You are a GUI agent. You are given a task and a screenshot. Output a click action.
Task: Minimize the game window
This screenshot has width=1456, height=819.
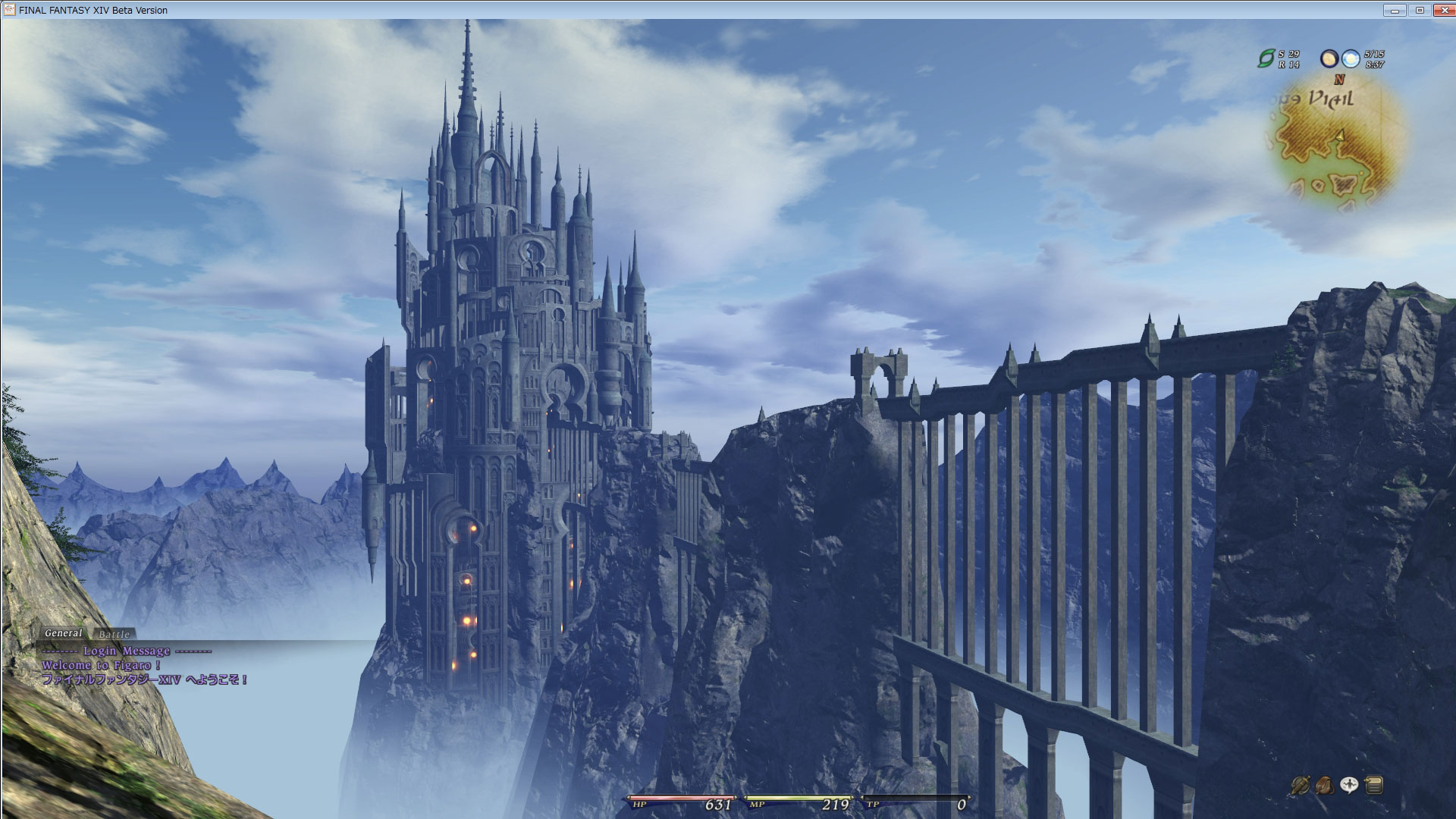1394,10
